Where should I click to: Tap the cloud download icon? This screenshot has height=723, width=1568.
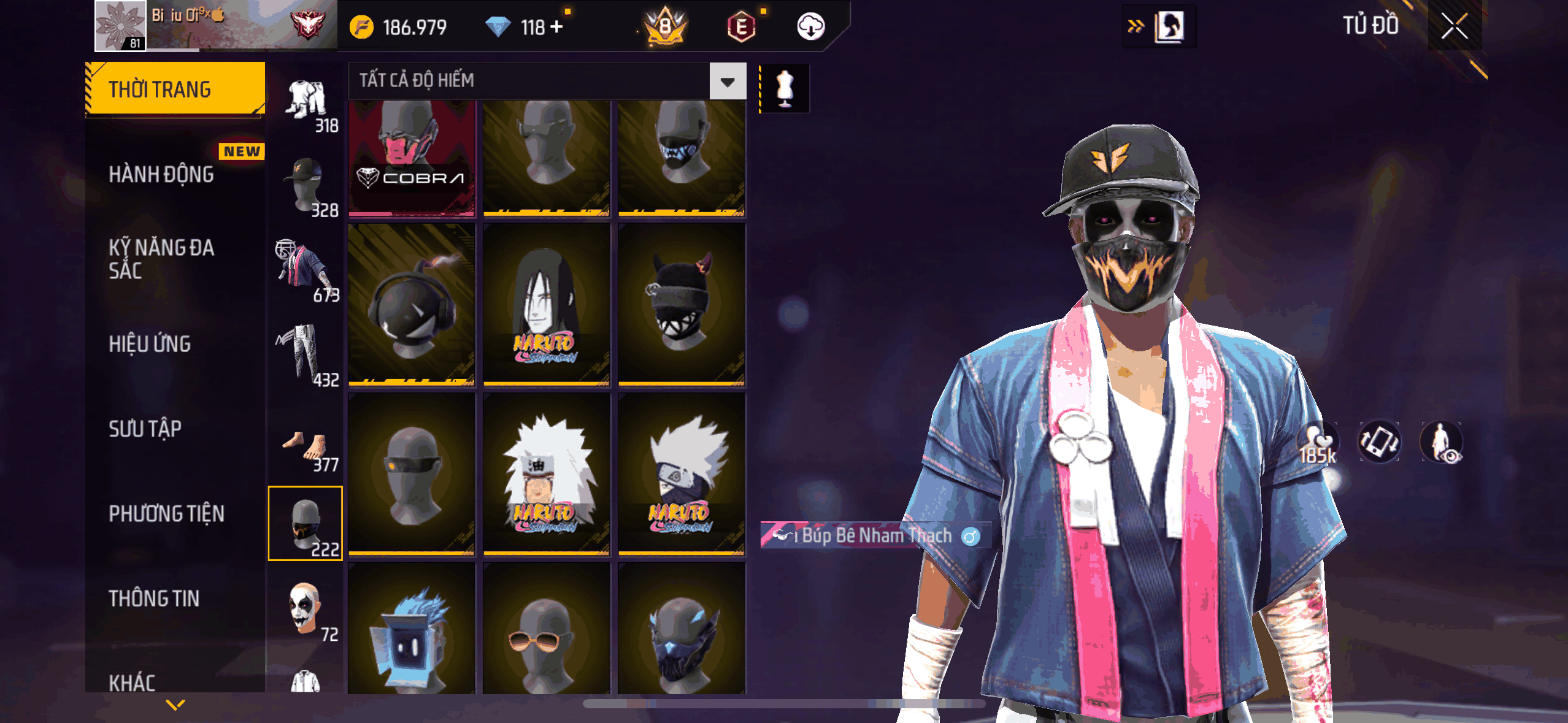coord(810,27)
